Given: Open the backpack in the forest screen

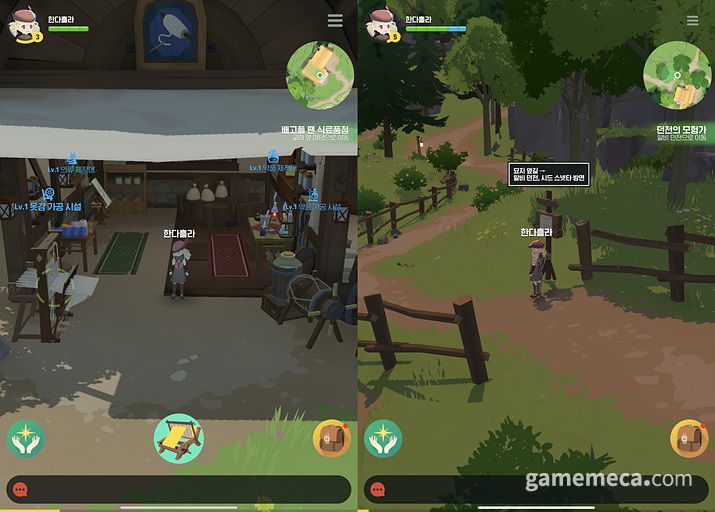Looking at the screenshot, I should (x=688, y=438).
